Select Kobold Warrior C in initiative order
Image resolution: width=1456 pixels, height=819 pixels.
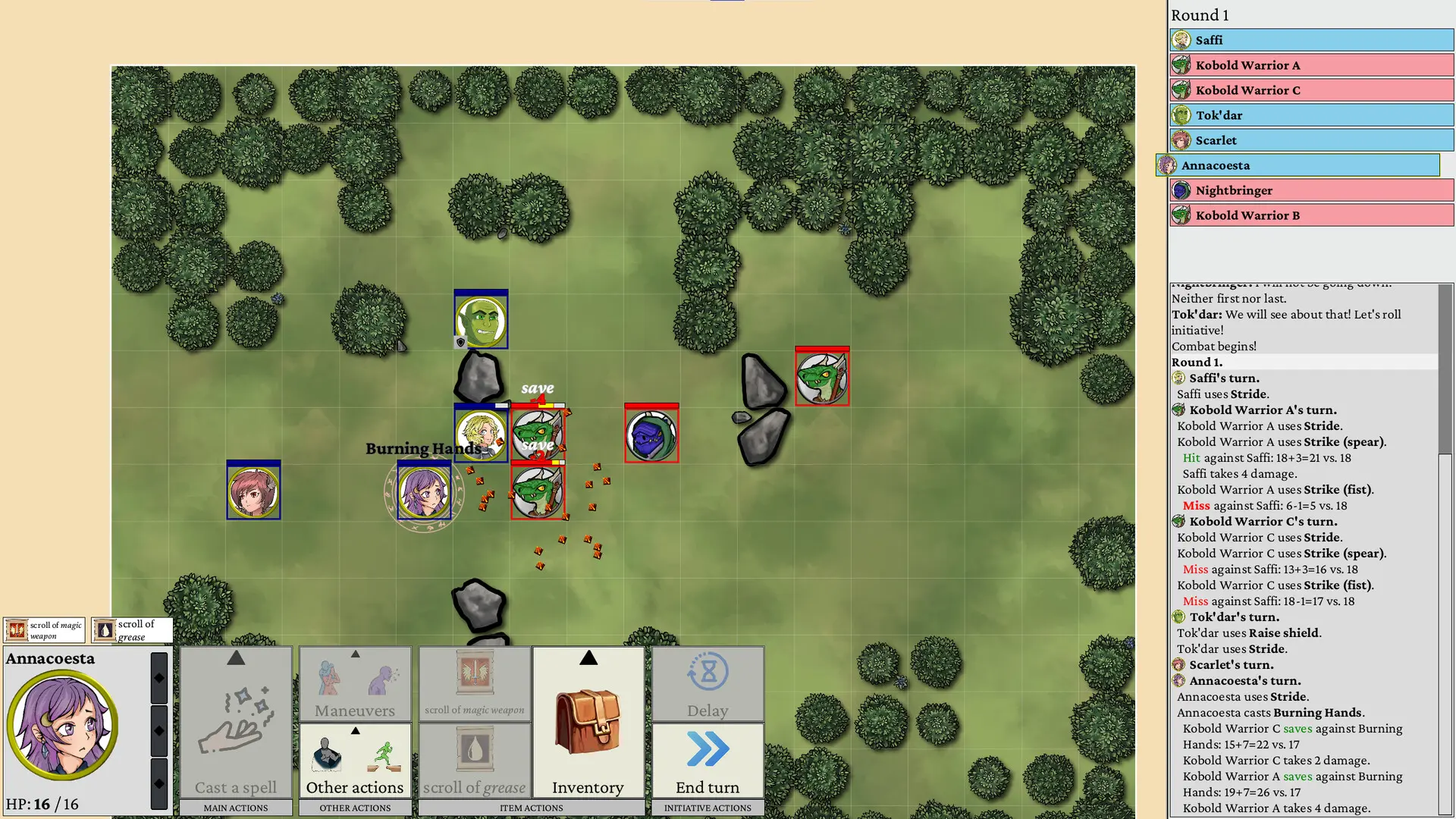(x=1311, y=90)
